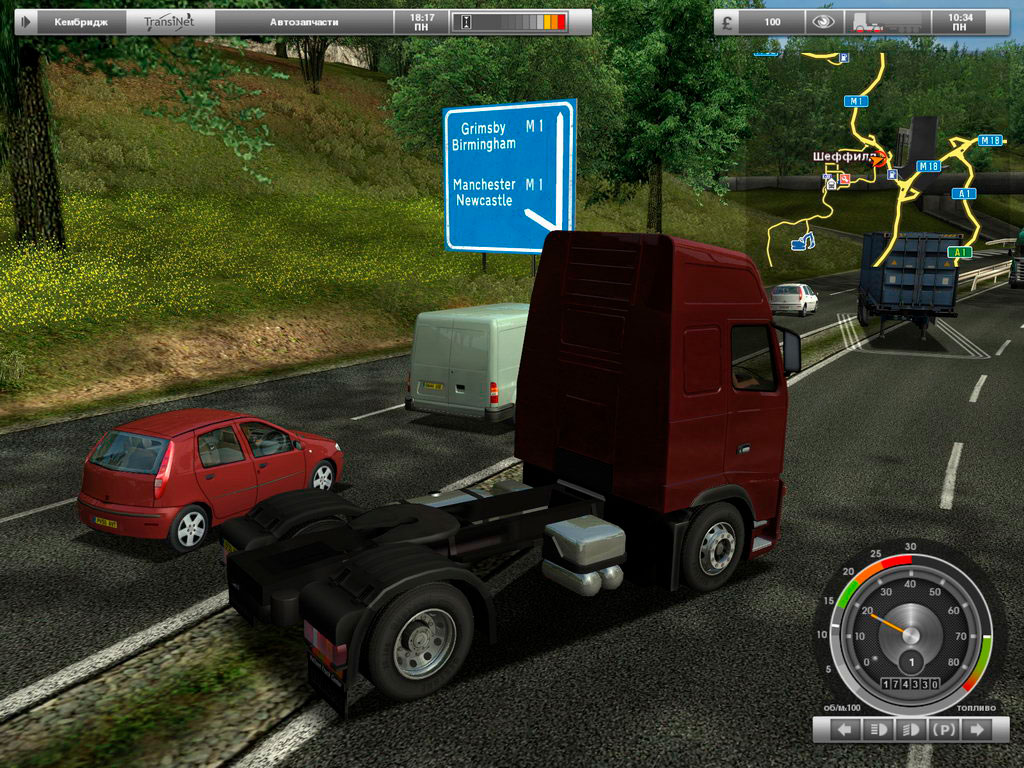This screenshot has width=1024, height=768.
Task: Activate the right turn signal
Action: (975, 731)
